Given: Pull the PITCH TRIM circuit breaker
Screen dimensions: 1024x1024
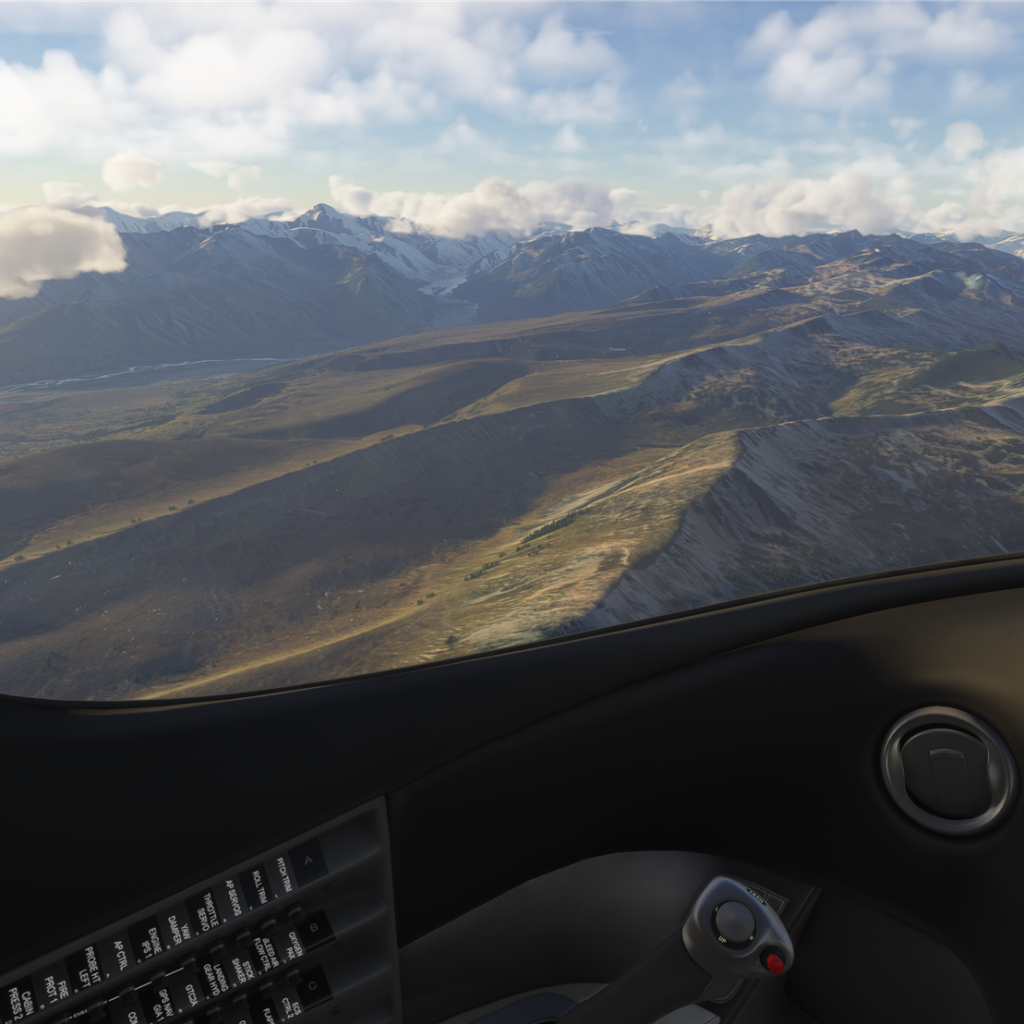Looking at the screenshot, I should (283, 874).
